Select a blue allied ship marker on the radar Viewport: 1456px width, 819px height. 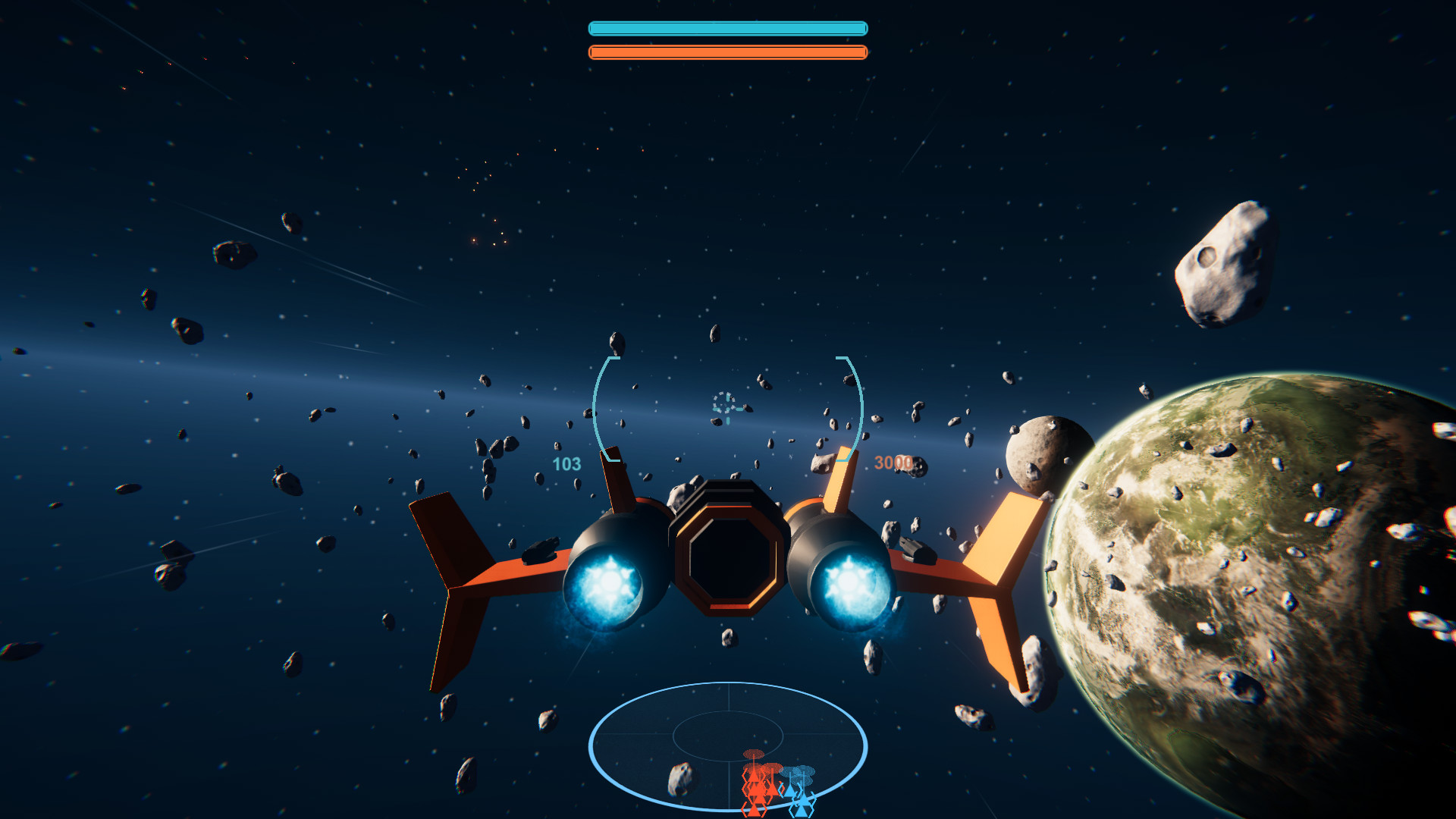(791, 791)
